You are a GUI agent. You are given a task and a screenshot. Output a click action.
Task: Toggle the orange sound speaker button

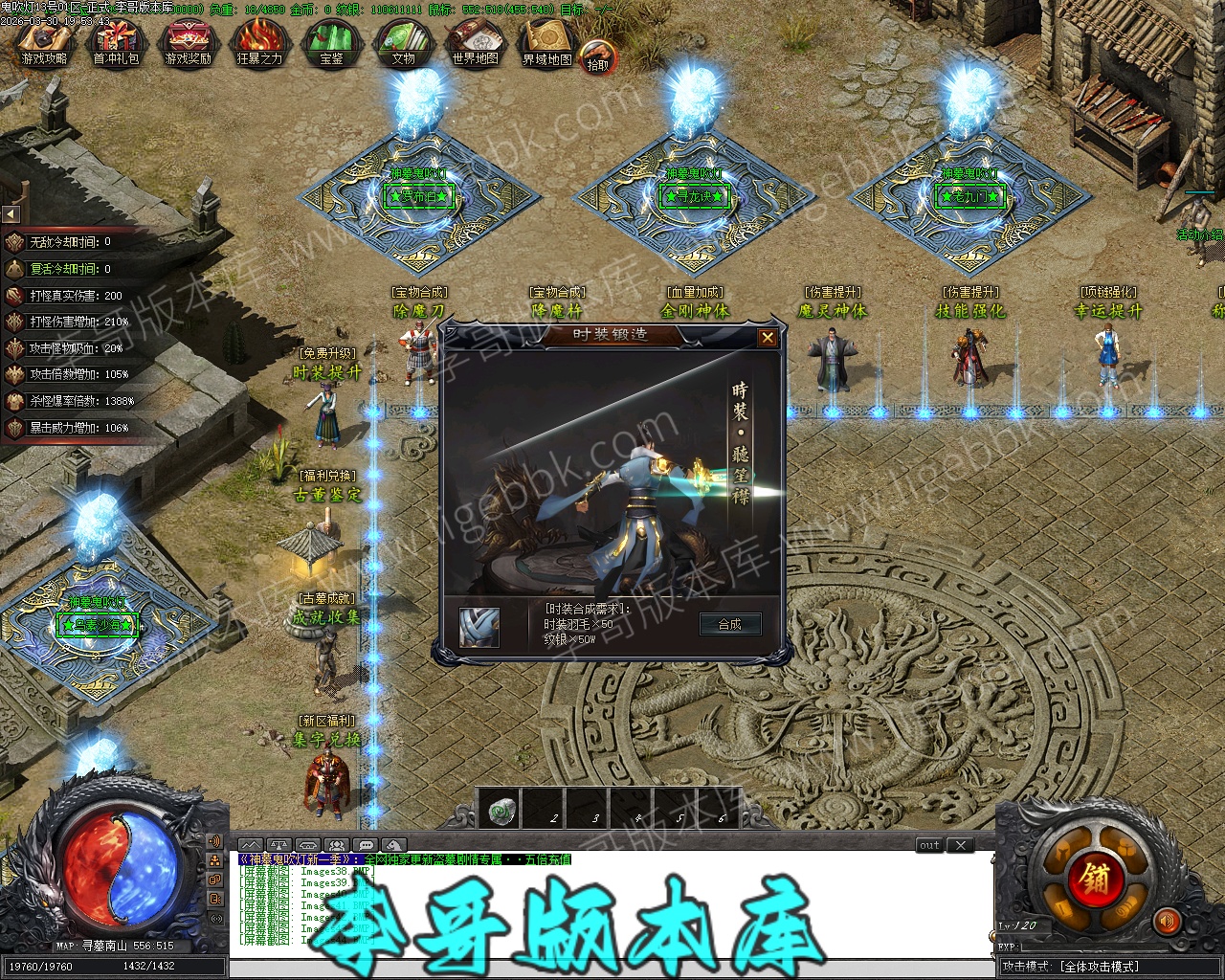pyautogui.click(x=1166, y=922)
